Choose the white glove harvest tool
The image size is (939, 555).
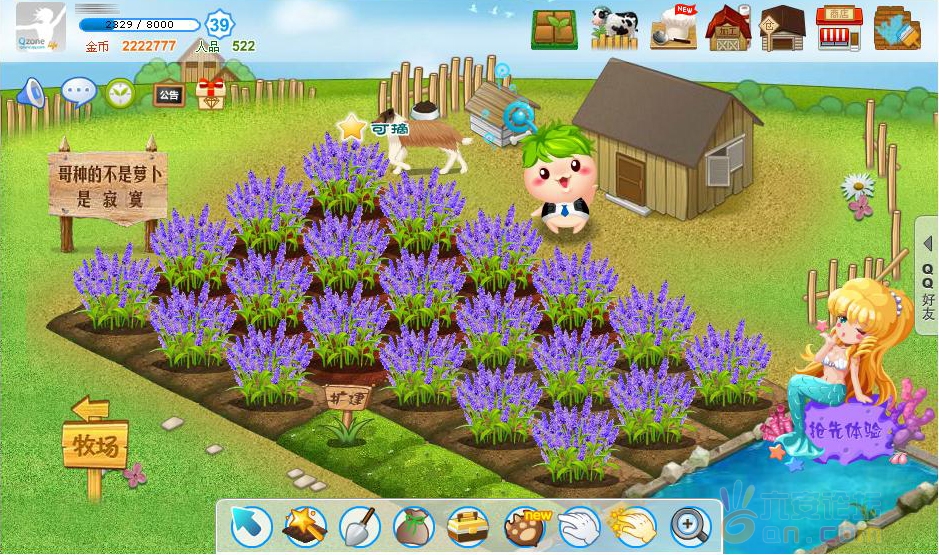click(x=578, y=525)
